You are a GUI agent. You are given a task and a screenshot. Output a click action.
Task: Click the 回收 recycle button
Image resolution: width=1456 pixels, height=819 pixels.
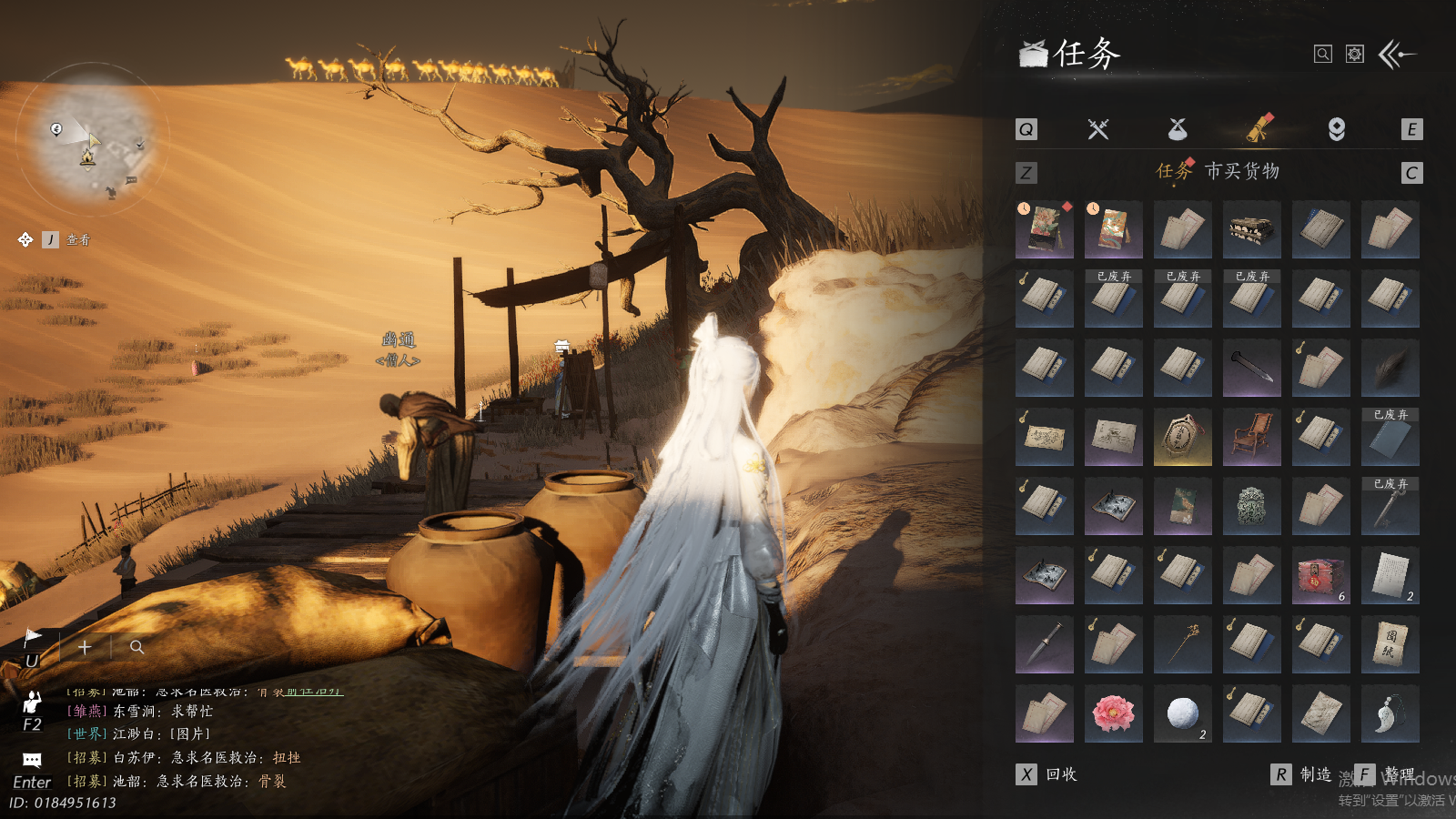1048,774
